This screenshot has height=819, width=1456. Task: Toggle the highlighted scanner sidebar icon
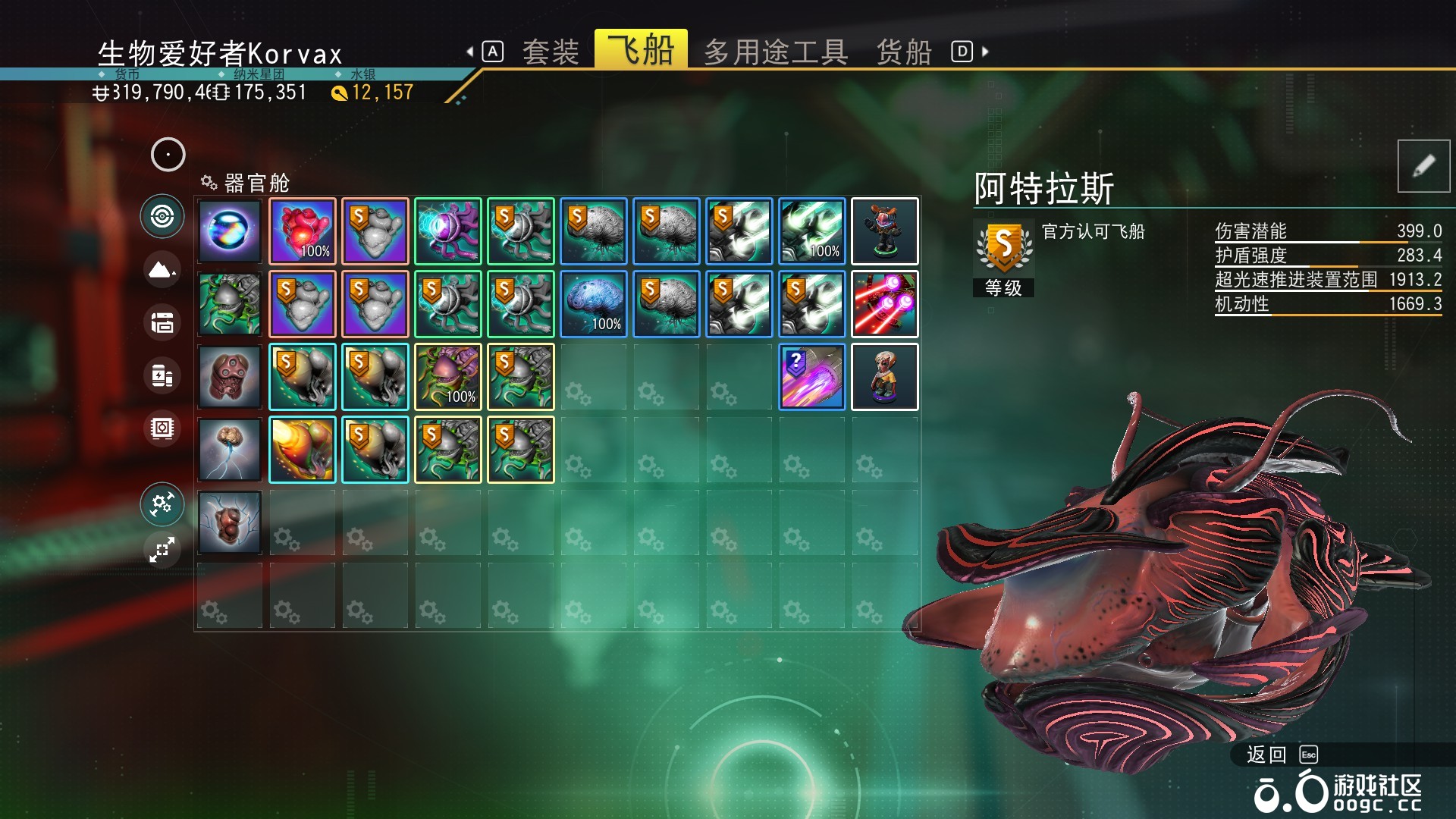(x=162, y=217)
